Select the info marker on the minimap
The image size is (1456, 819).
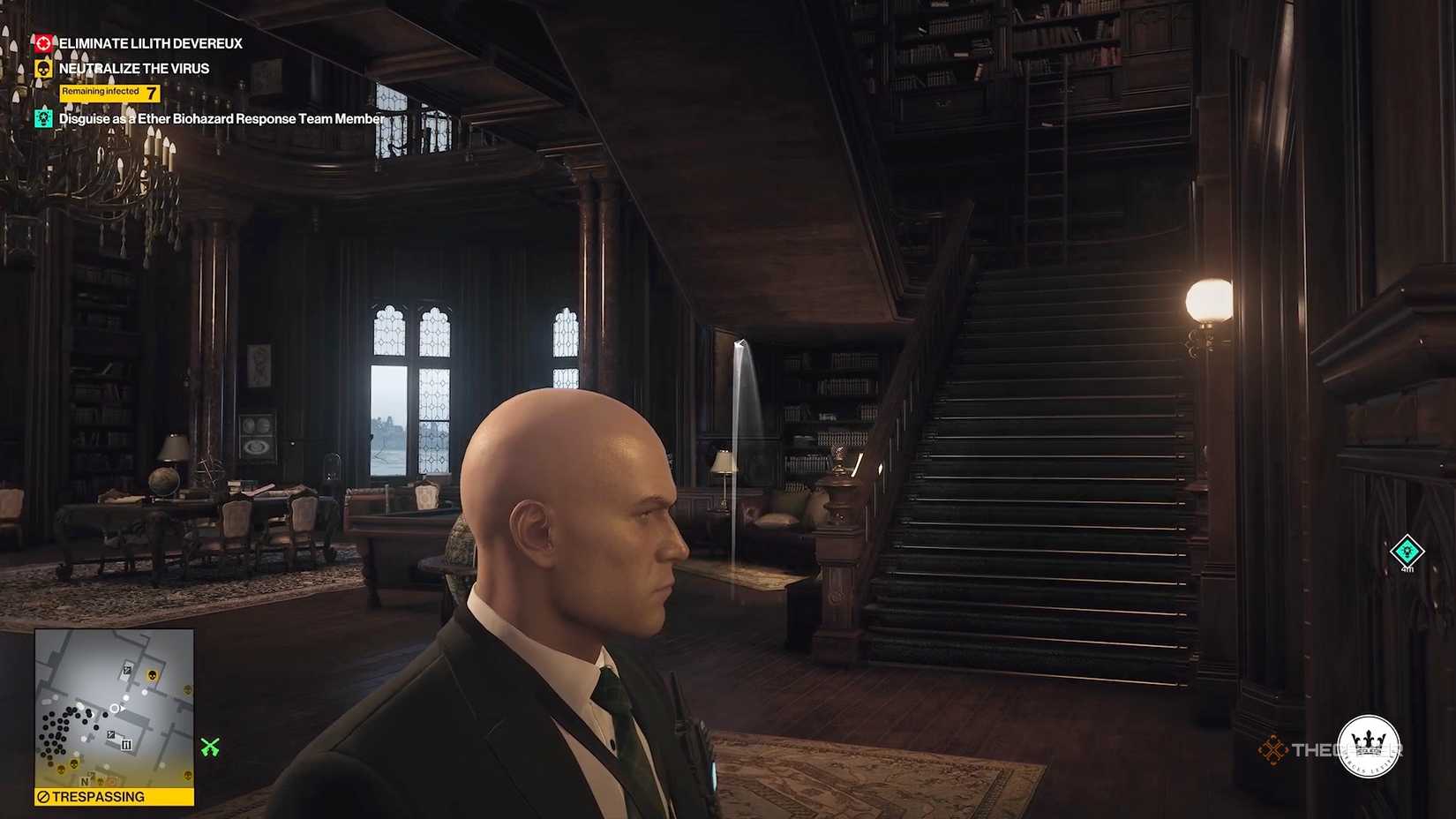(x=126, y=743)
